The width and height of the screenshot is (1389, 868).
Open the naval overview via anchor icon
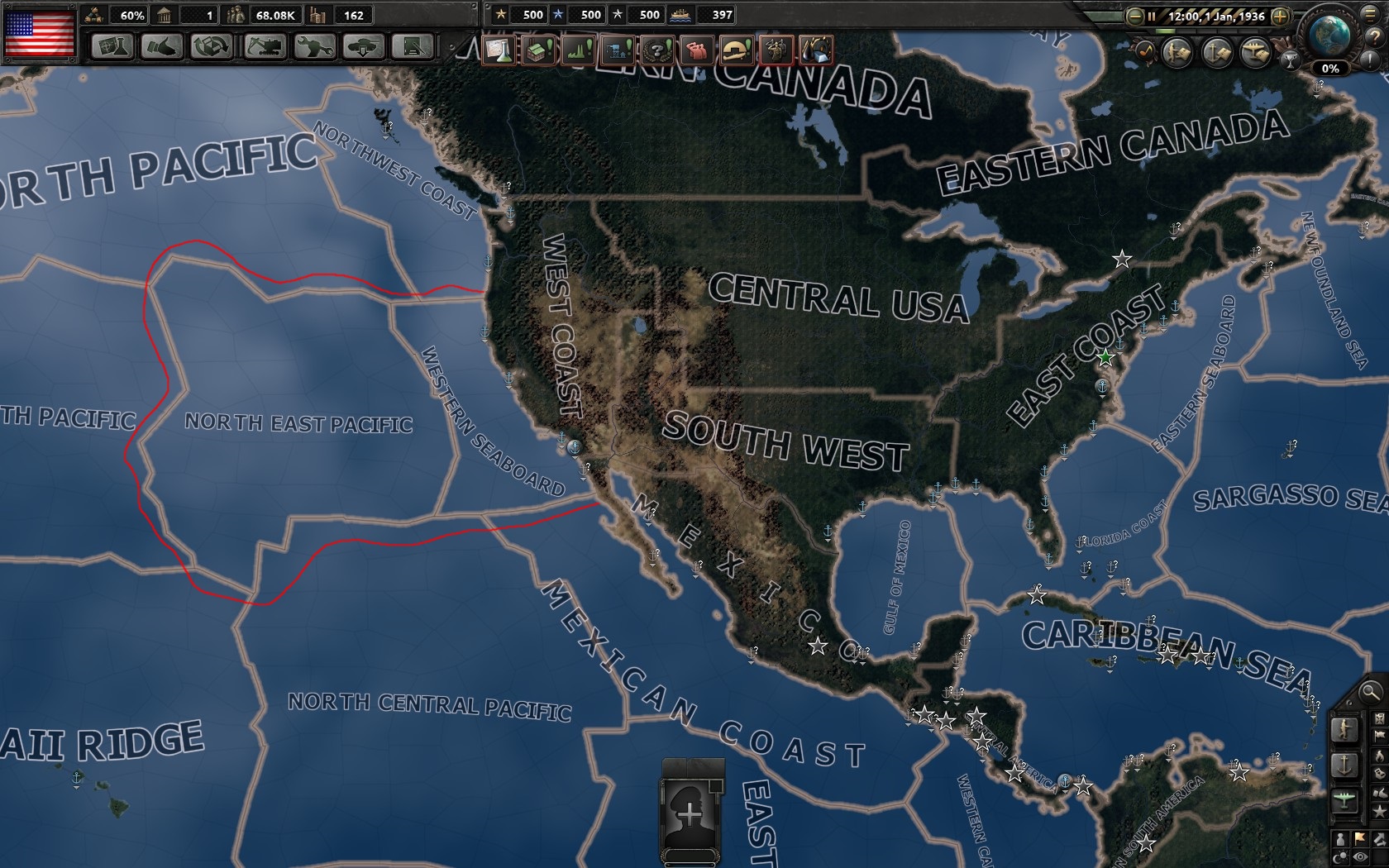tap(1215, 52)
